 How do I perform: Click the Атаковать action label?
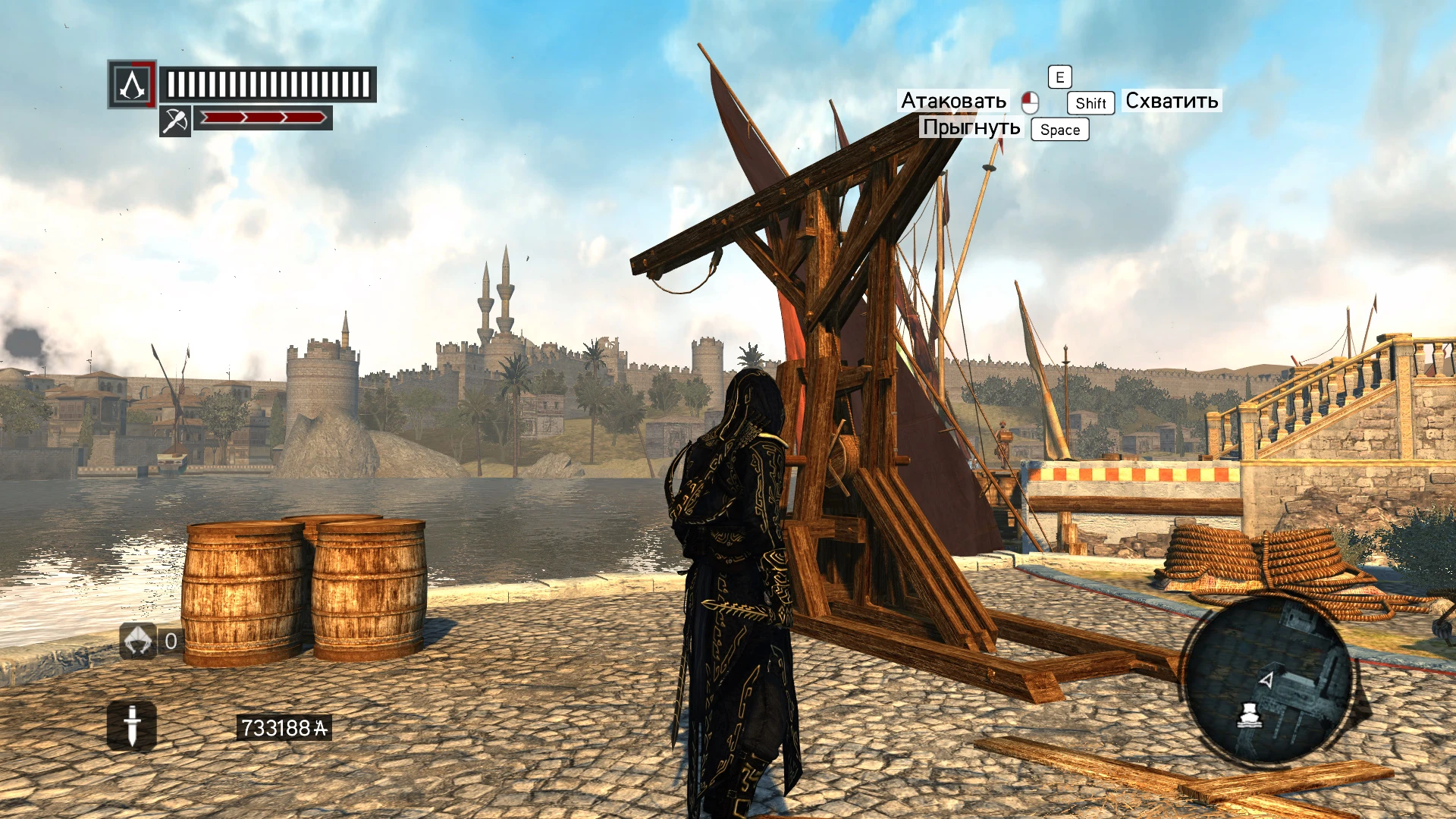pos(954,100)
